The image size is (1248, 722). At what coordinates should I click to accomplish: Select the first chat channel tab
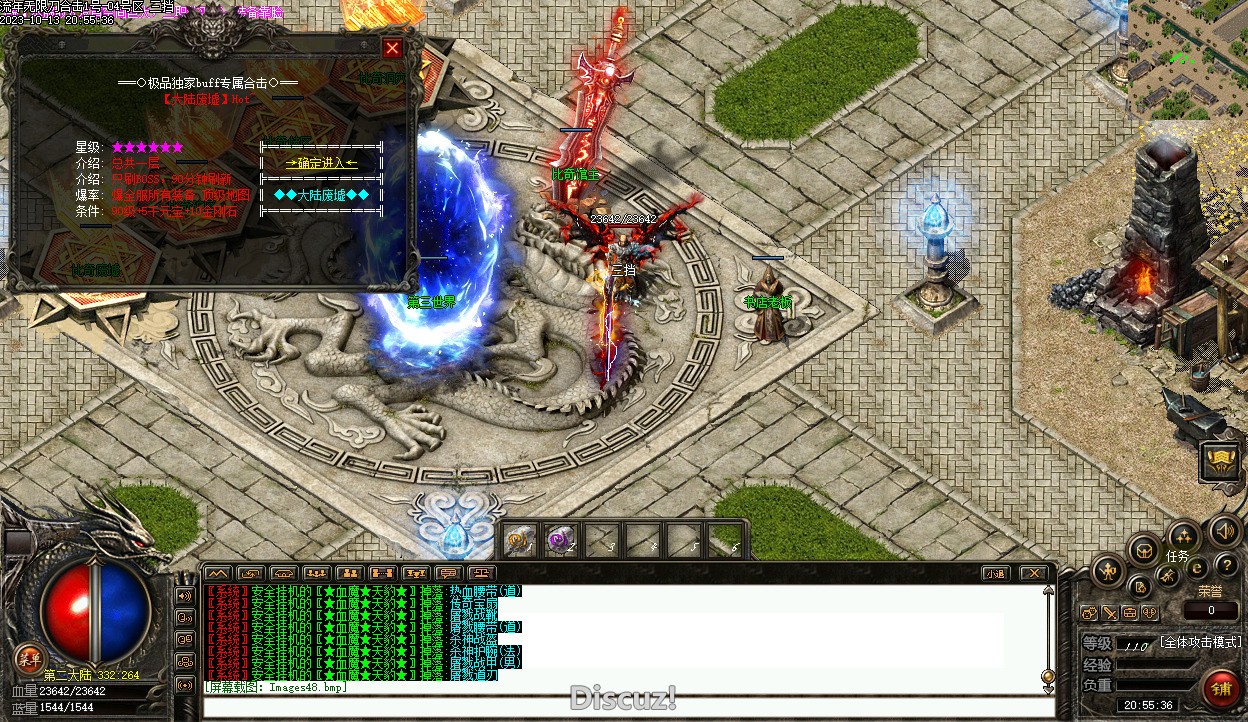click(x=217, y=573)
